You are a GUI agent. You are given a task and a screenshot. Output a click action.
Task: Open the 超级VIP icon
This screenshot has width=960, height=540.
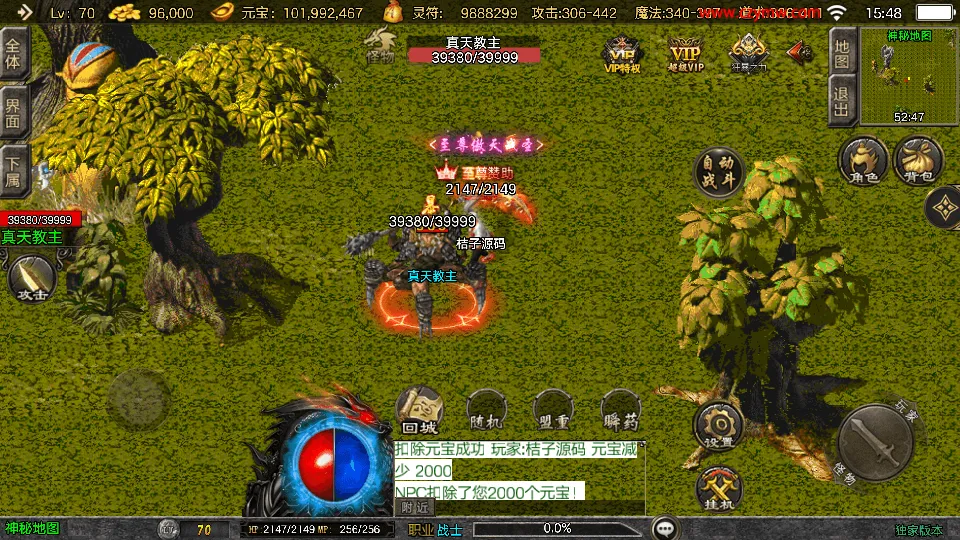click(686, 54)
